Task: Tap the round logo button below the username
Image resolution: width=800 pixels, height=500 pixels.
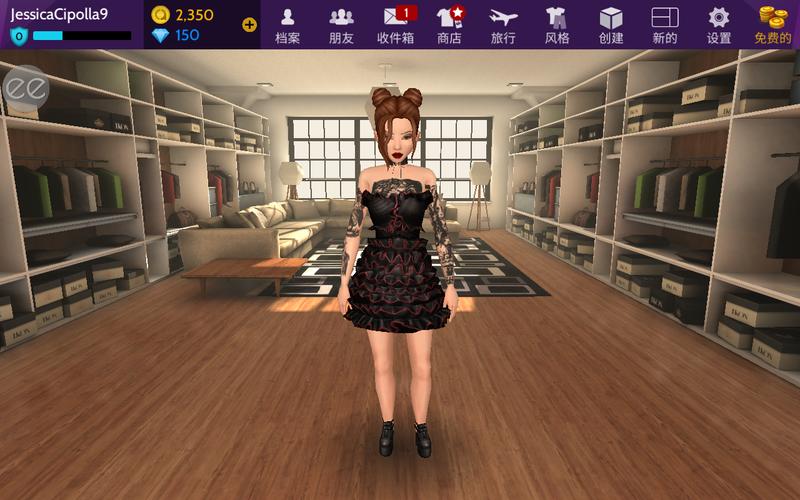Action: click(x=24, y=87)
